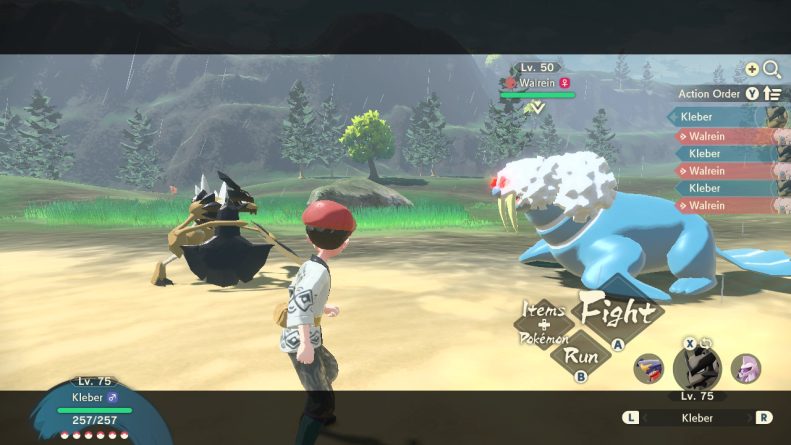
Task: Select the left party Pokémon portrait
Action: point(650,369)
